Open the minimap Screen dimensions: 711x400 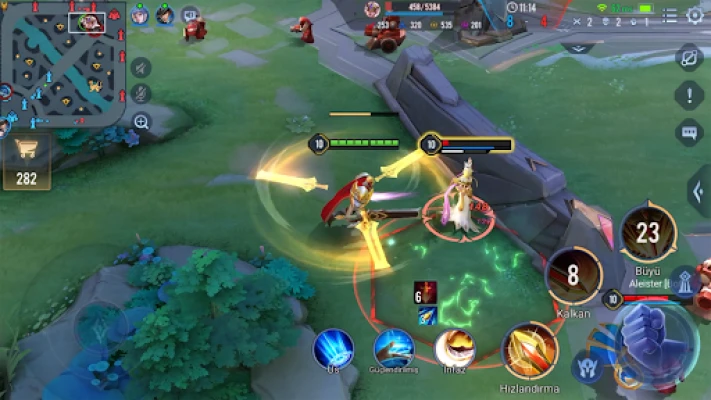(62, 62)
